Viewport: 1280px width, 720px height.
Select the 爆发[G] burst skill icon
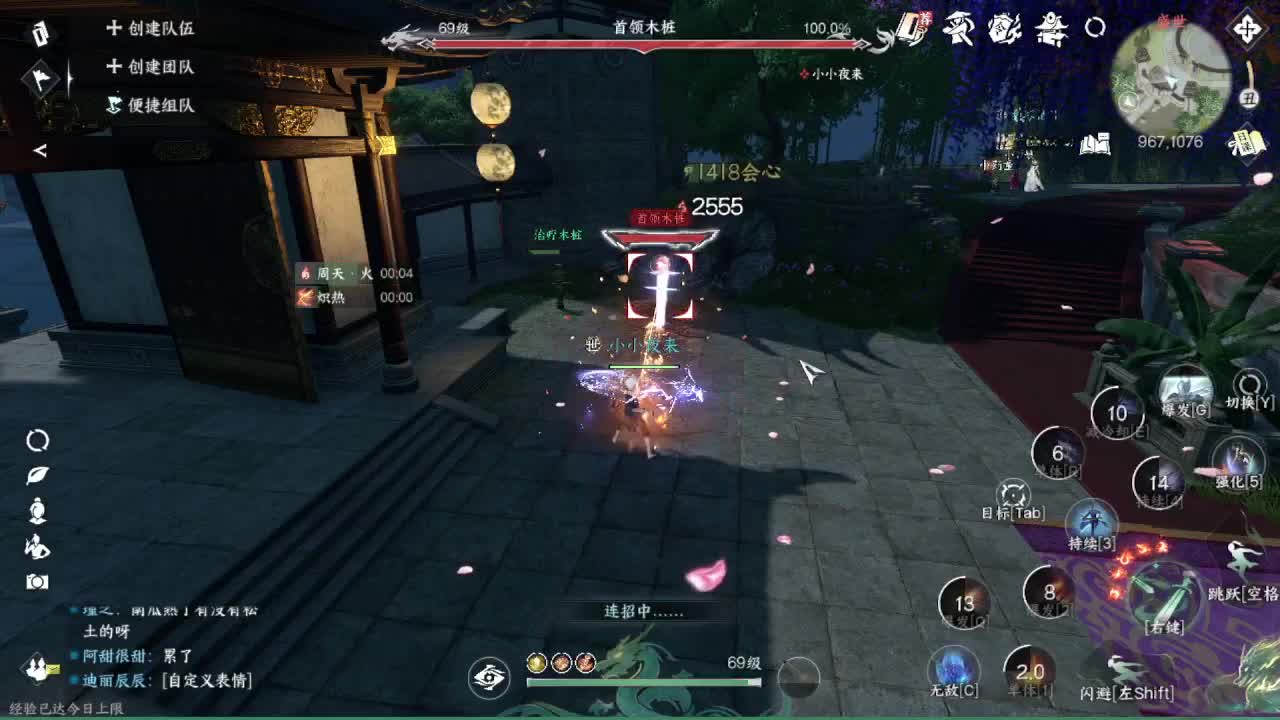pyautogui.click(x=1185, y=388)
